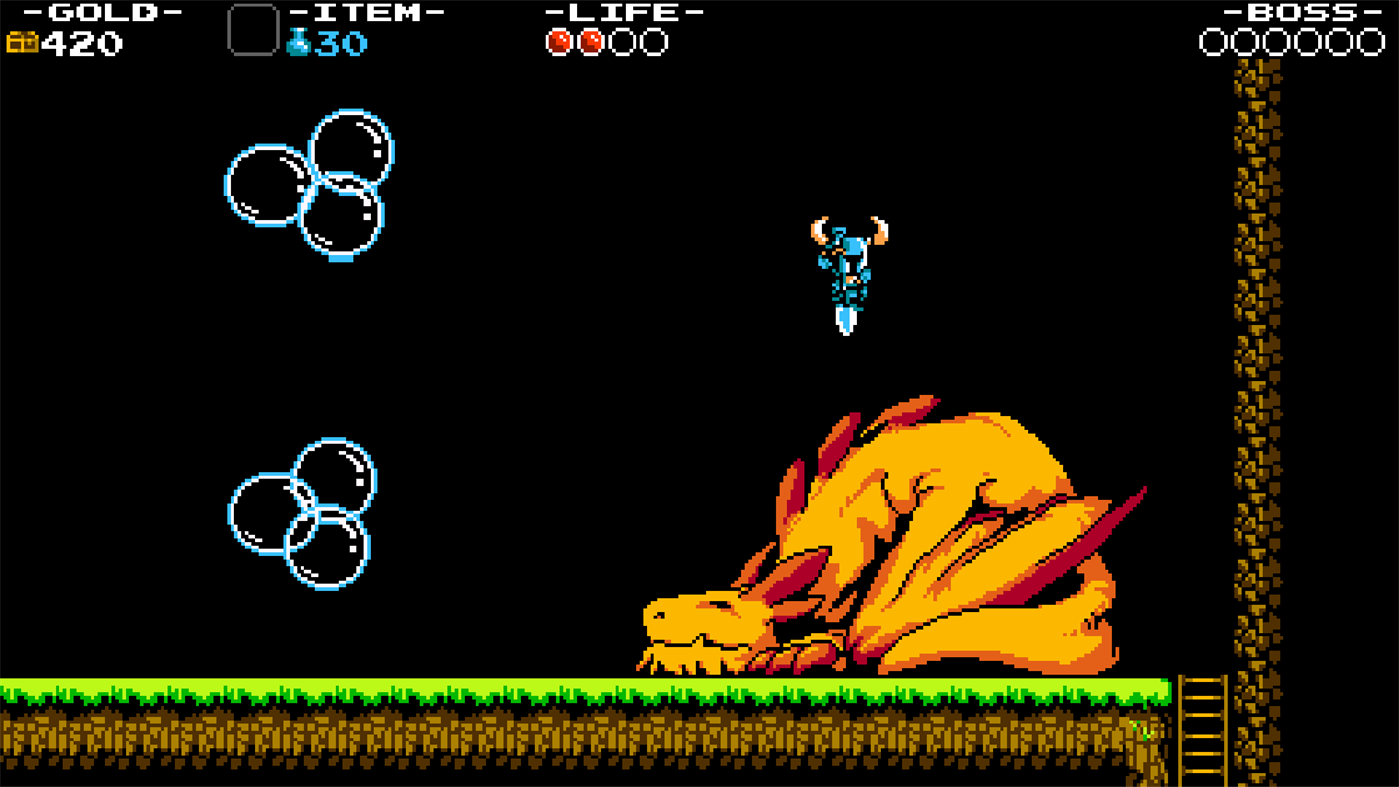Click the second red health orb
The image size is (1399, 787).
coord(593,42)
